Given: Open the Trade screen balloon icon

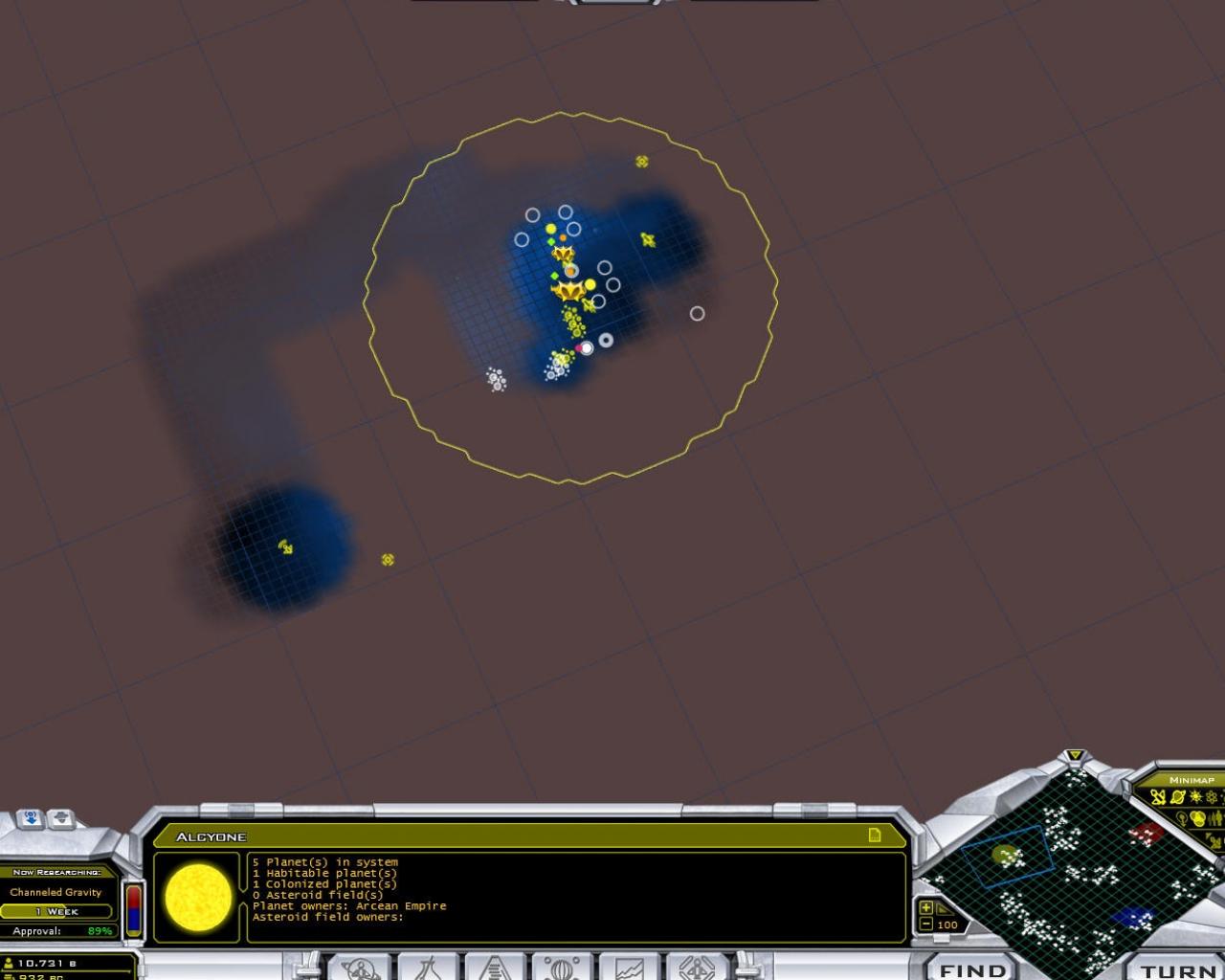Looking at the screenshot, I should pyautogui.click(x=562, y=969).
